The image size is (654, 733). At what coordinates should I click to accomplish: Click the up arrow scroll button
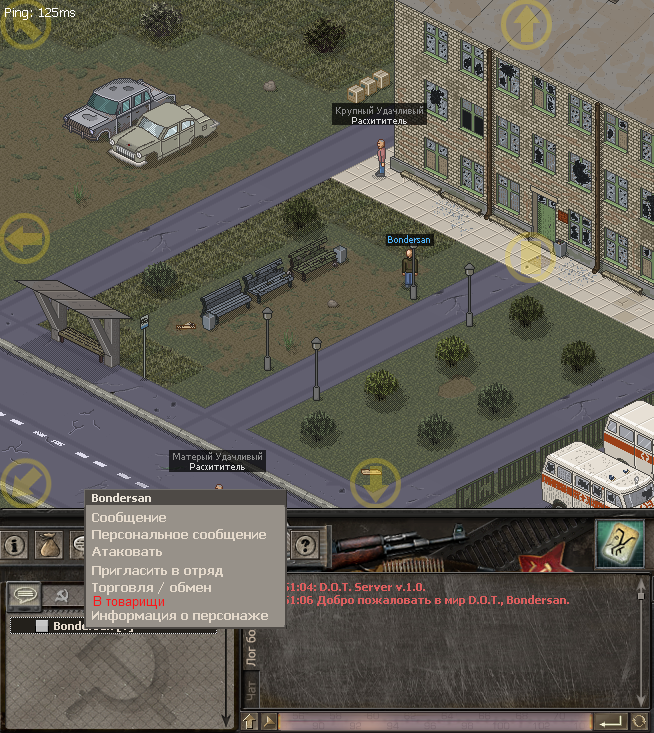coord(526,24)
